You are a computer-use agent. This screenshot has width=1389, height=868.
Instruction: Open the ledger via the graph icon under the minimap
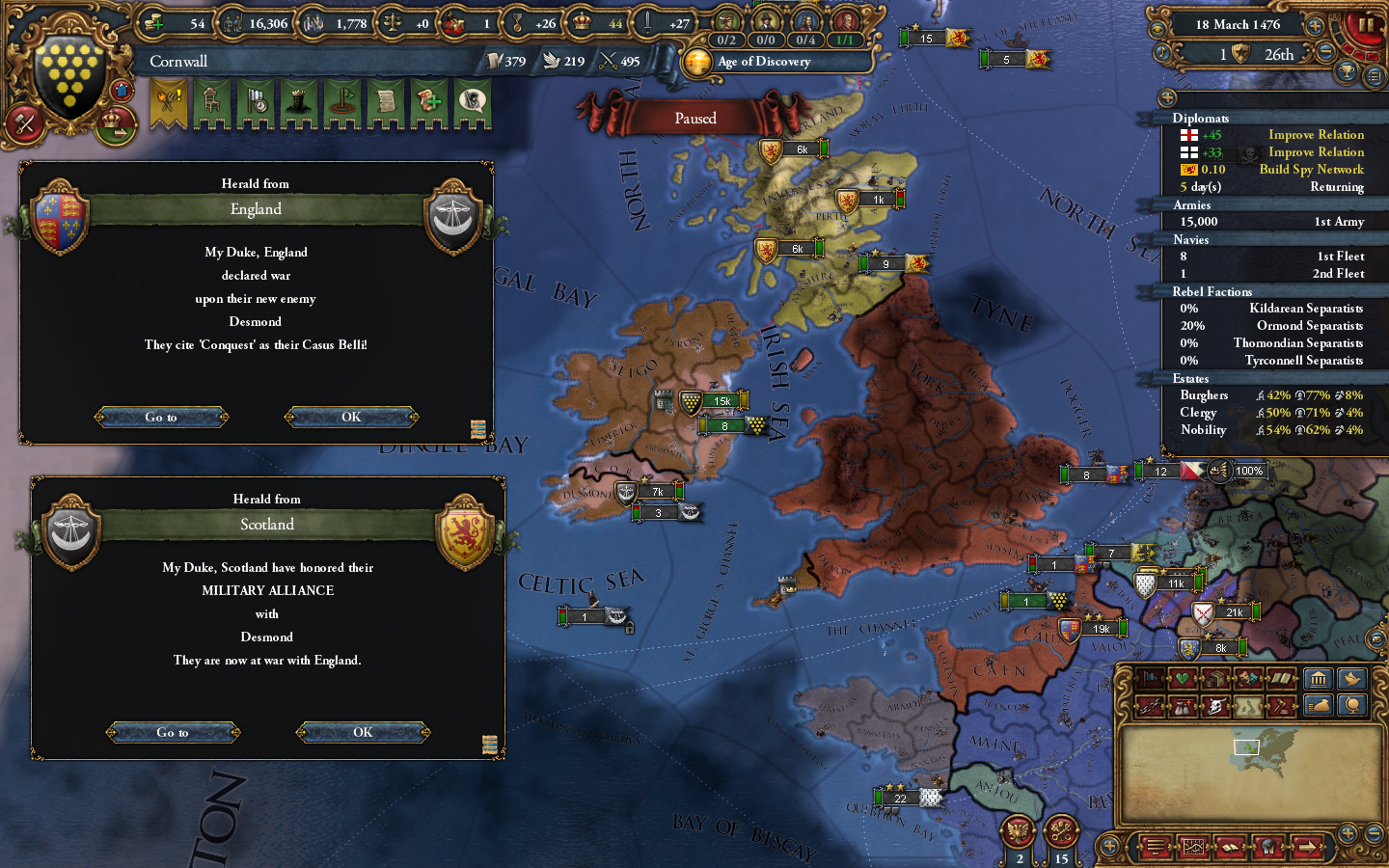point(1193,849)
